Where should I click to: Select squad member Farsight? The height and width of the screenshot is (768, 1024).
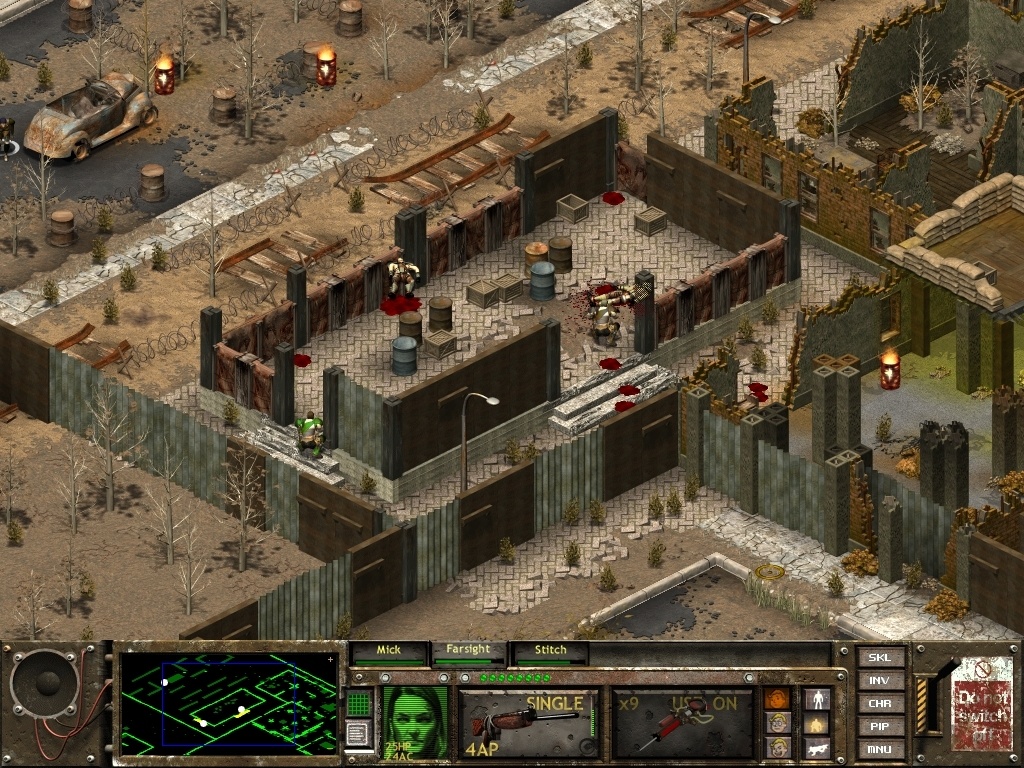(468, 651)
